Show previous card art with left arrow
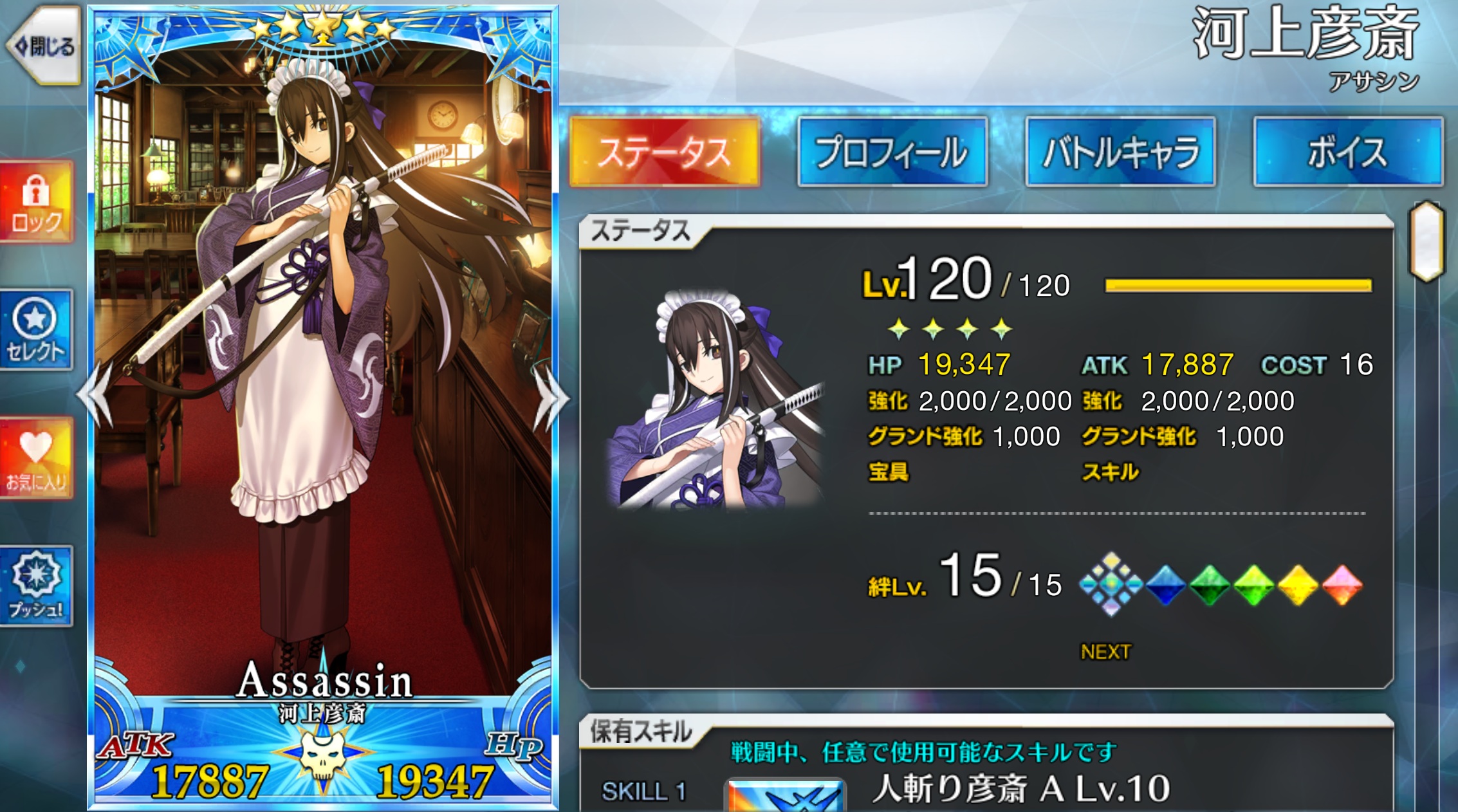 pyautogui.click(x=97, y=395)
